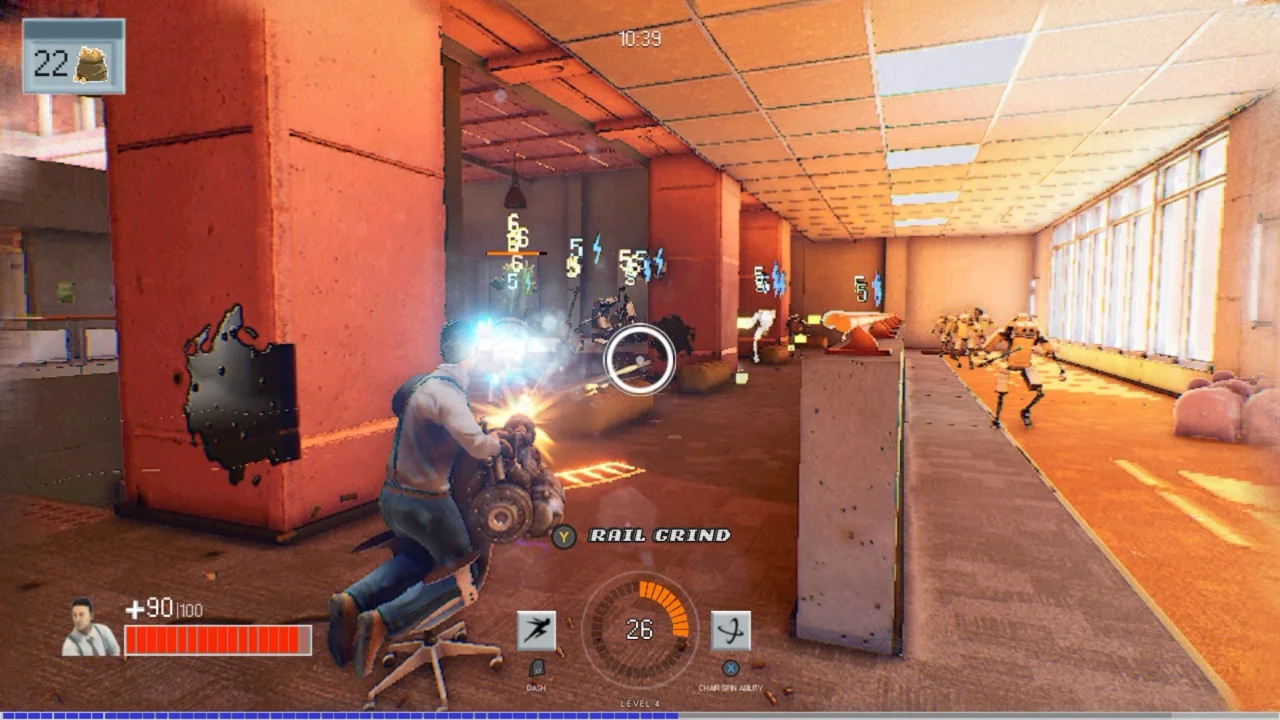The width and height of the screenshot is (1280, 720).
Task: Activate the Dash ability icon
Action: coord(536,631)
